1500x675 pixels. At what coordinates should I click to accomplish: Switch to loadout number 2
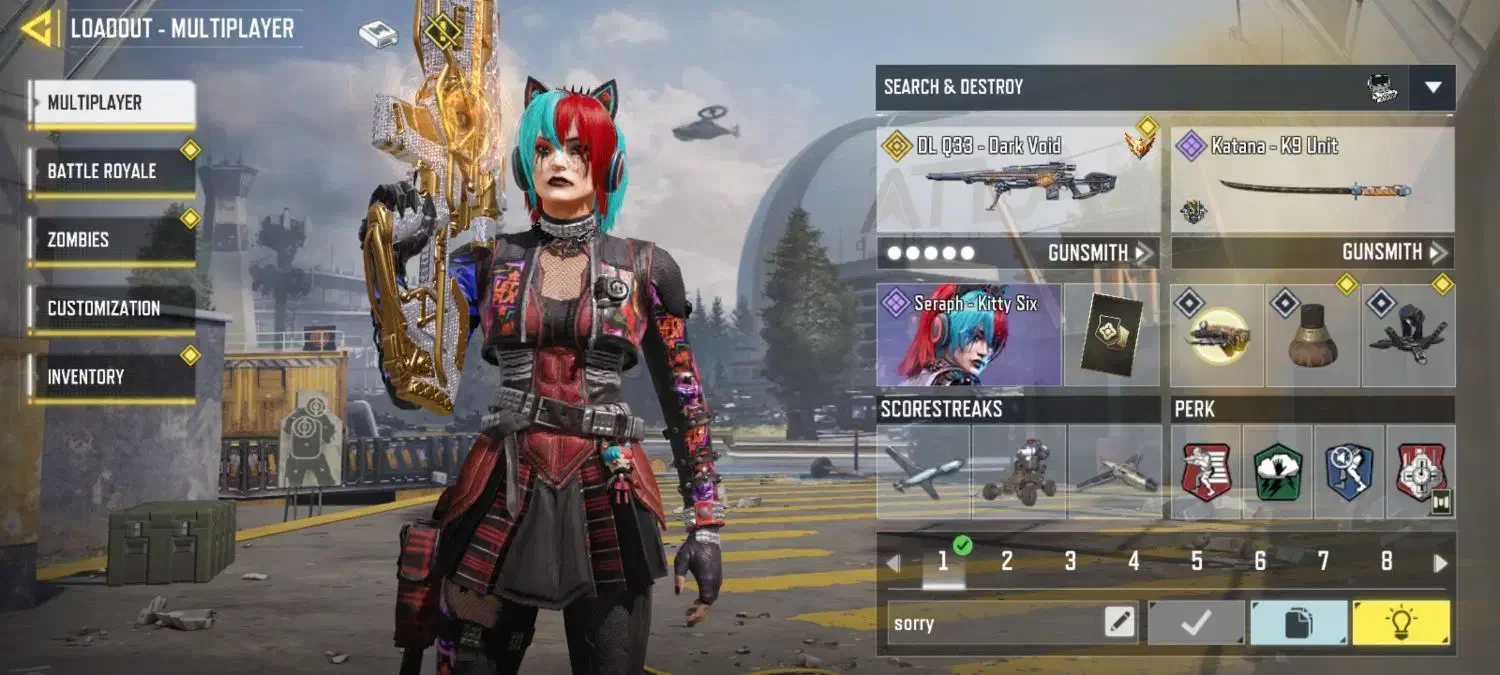pyautogui.click(x=1006, y=562)
